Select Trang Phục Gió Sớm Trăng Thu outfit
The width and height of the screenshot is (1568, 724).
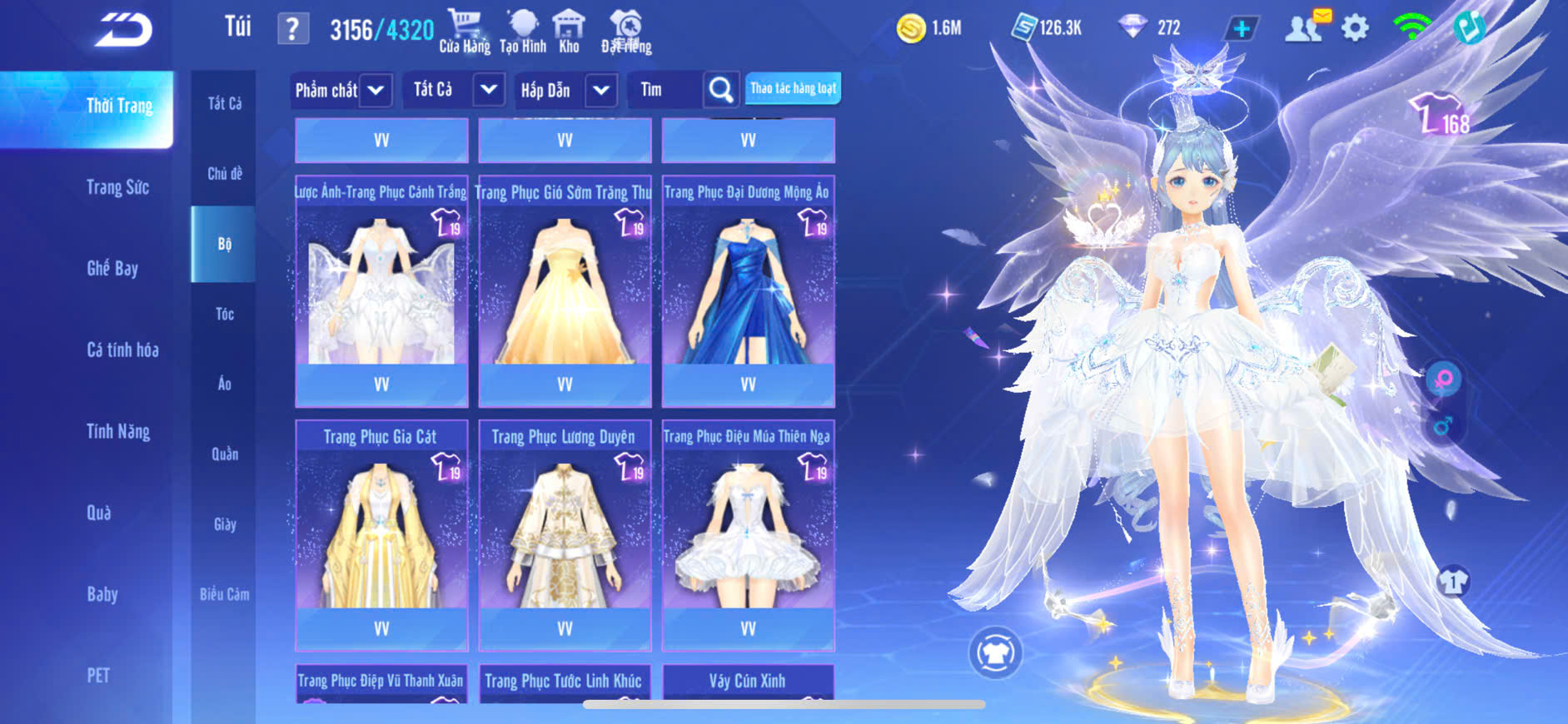point(565,287)
